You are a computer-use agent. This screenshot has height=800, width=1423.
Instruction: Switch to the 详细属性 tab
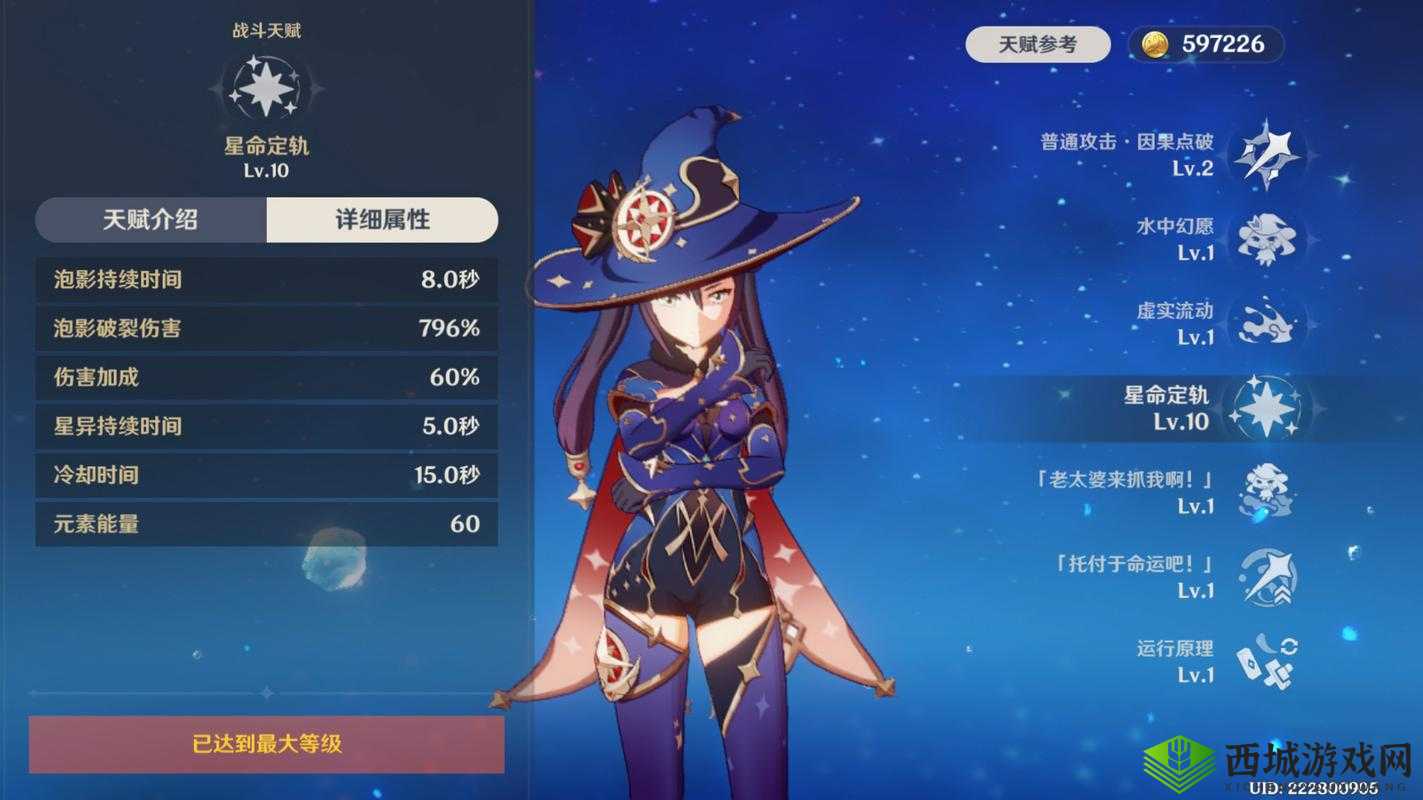point(382,220)
